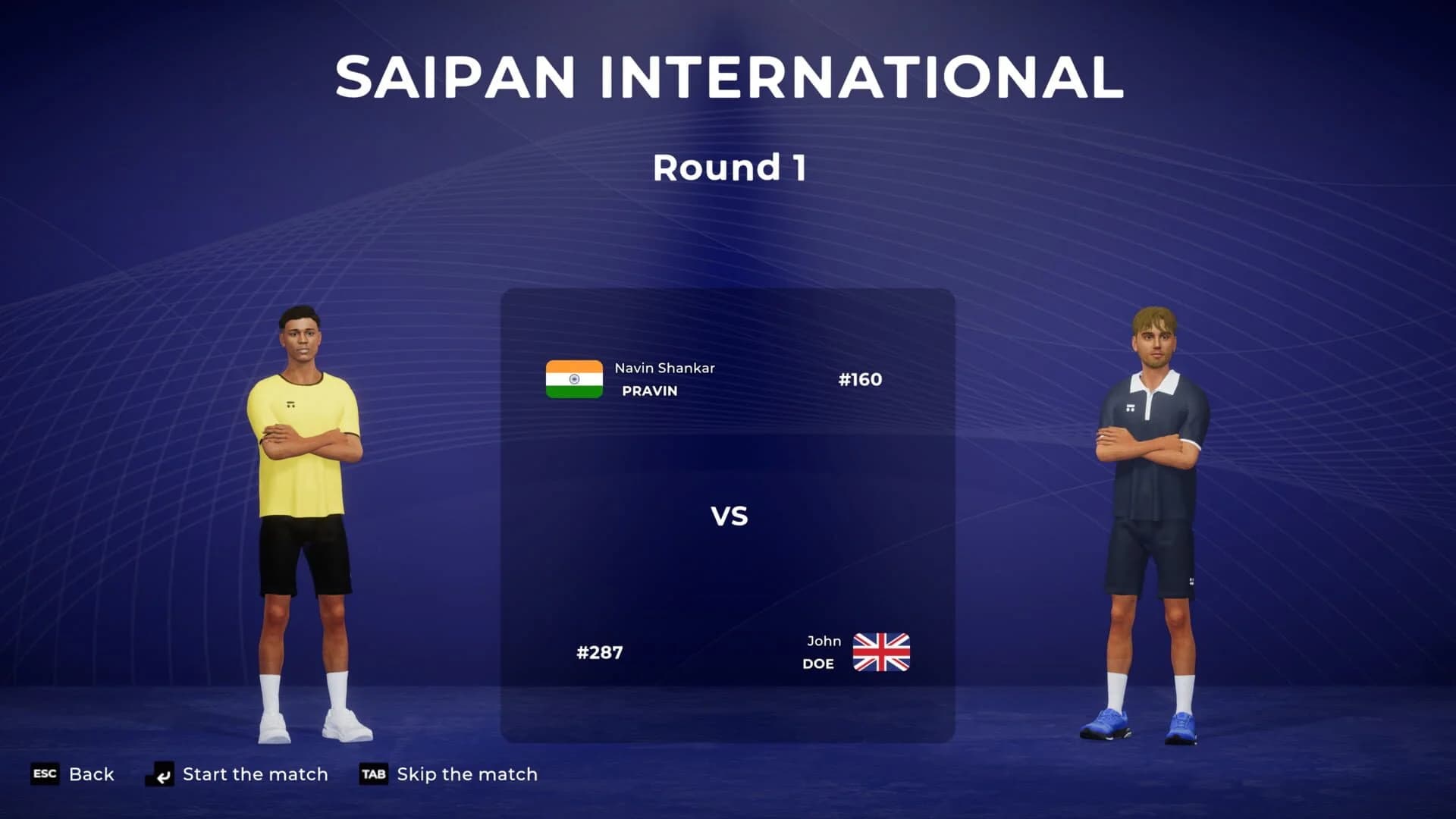Click the VS emblem between players
This screenshot has width=1456, height=819.
coord(730,516)
